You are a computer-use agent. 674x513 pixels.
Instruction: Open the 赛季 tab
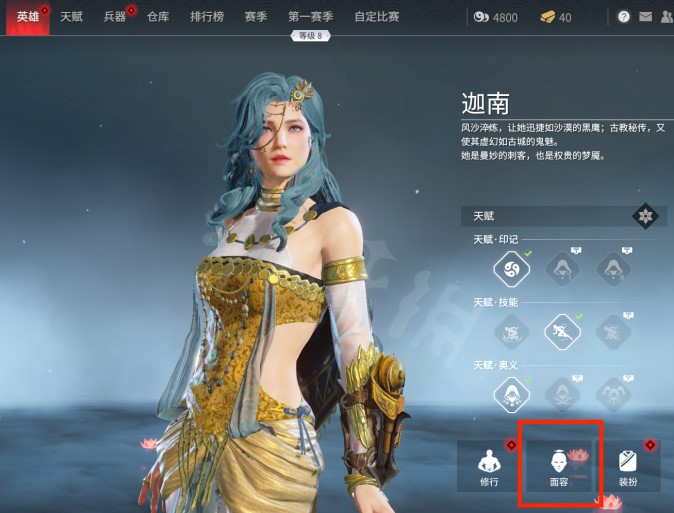pyautogui.click(x=255, y=17)
